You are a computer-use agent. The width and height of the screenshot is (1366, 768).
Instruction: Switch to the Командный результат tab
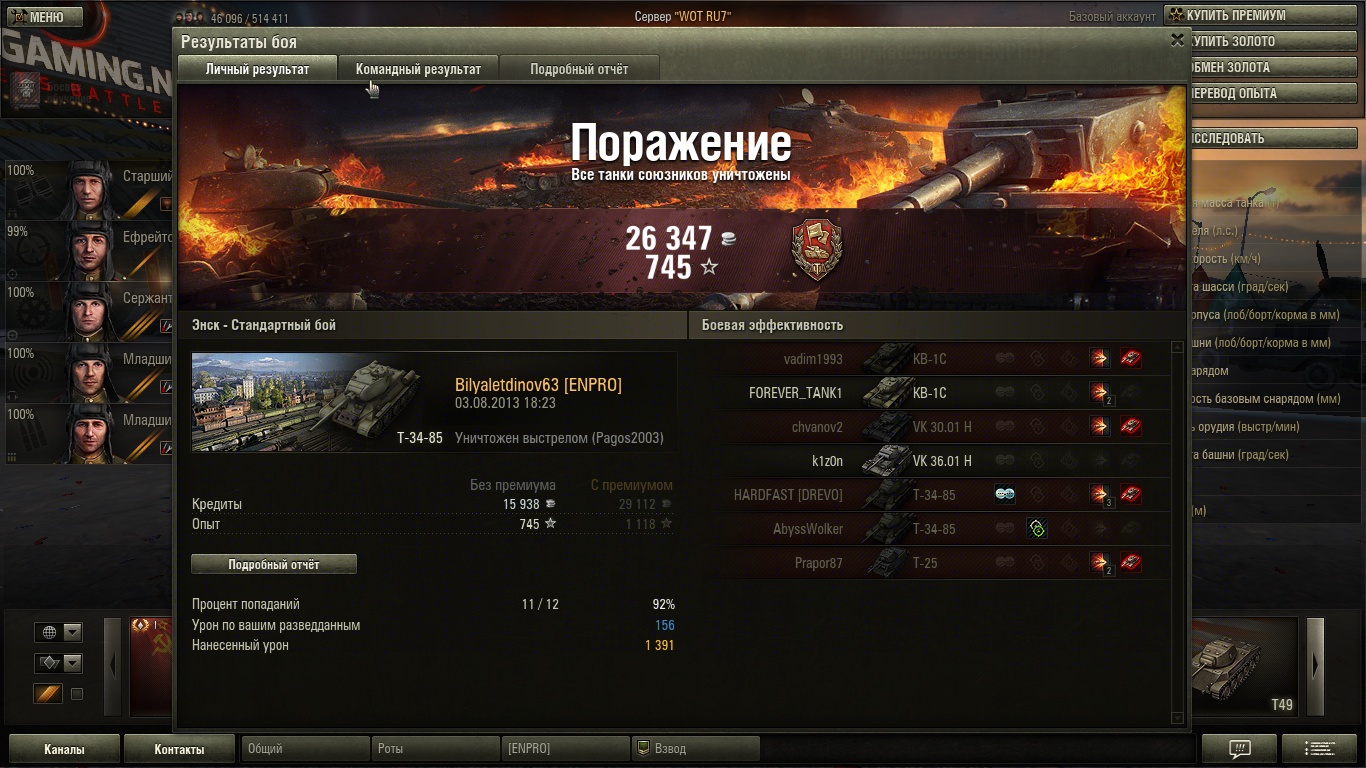coord(418,69)
